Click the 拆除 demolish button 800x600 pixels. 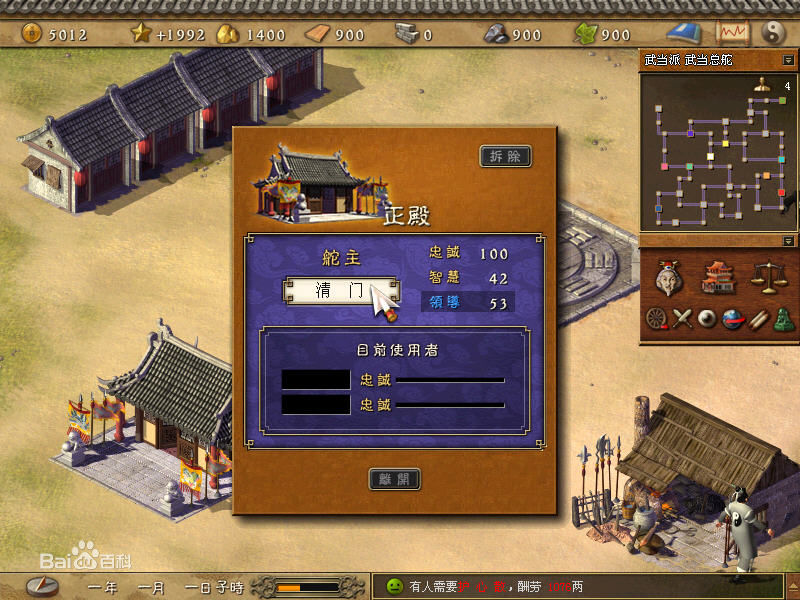click(505, 156)
